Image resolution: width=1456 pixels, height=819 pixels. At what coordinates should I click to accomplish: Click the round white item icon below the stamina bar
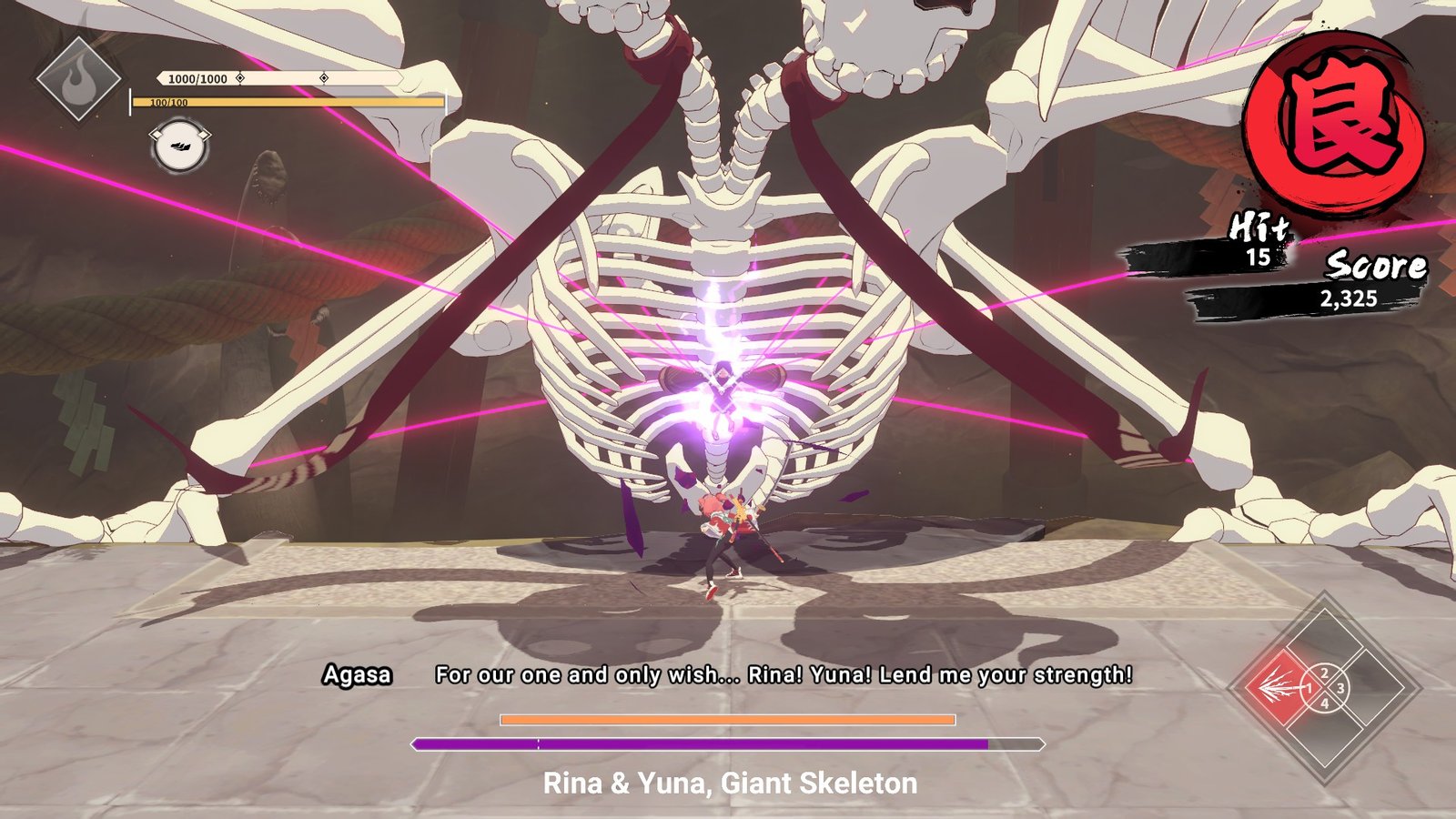pyautogui.click(x=179, y=147)
